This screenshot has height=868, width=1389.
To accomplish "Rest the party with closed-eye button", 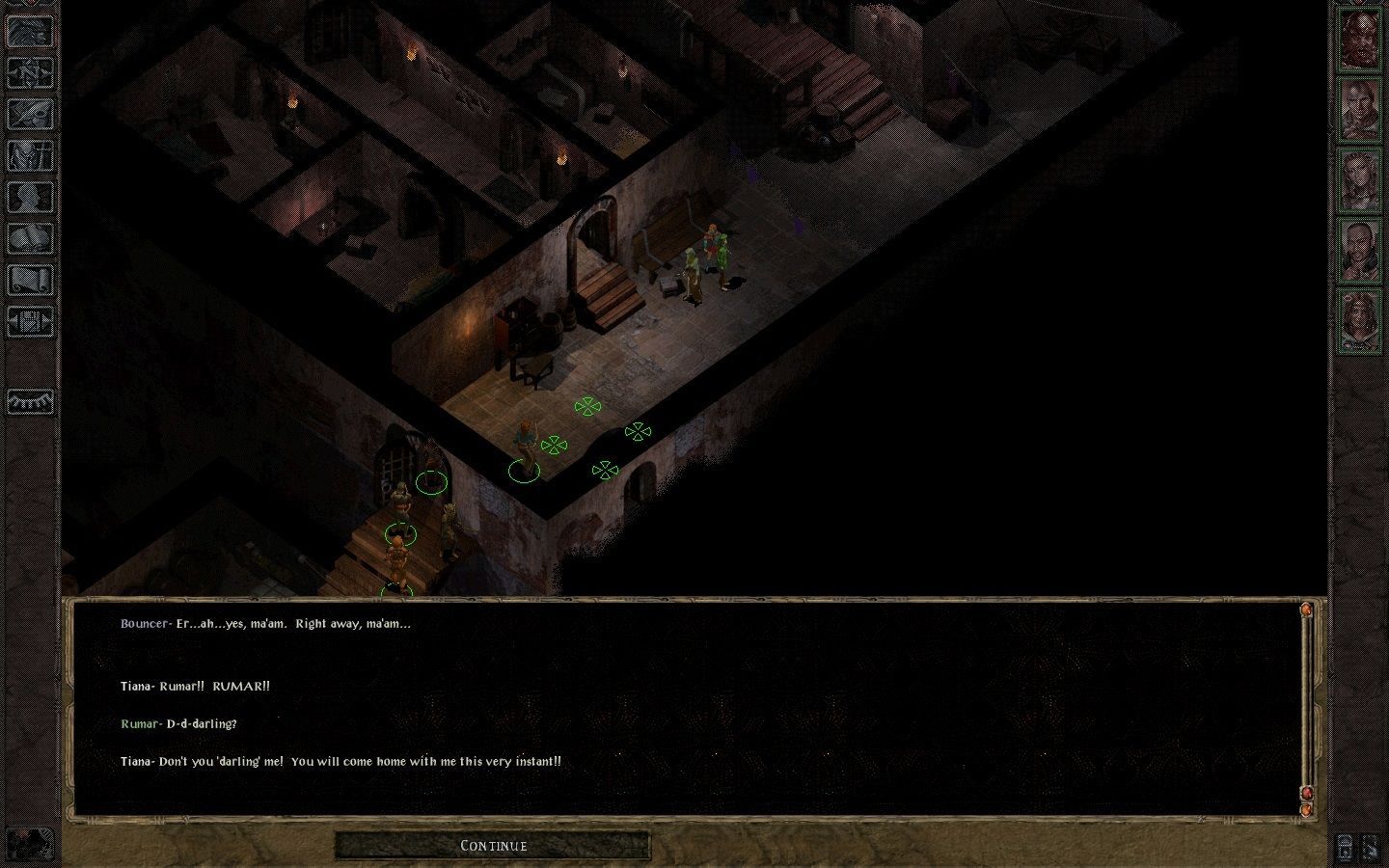I will click(x=30, y=400).
